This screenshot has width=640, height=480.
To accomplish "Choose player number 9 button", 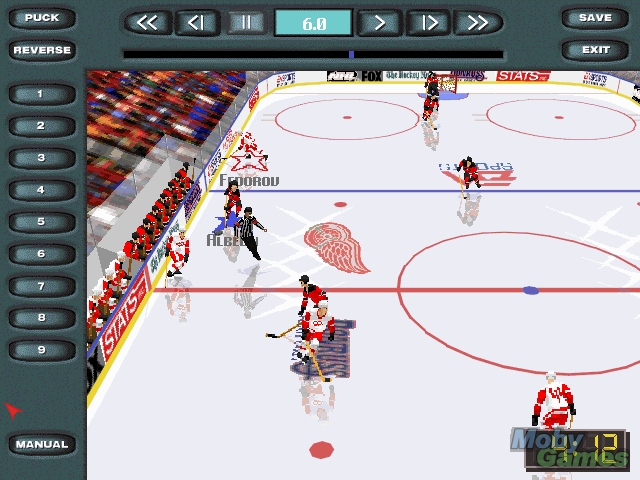I will (x=42, y=350).
